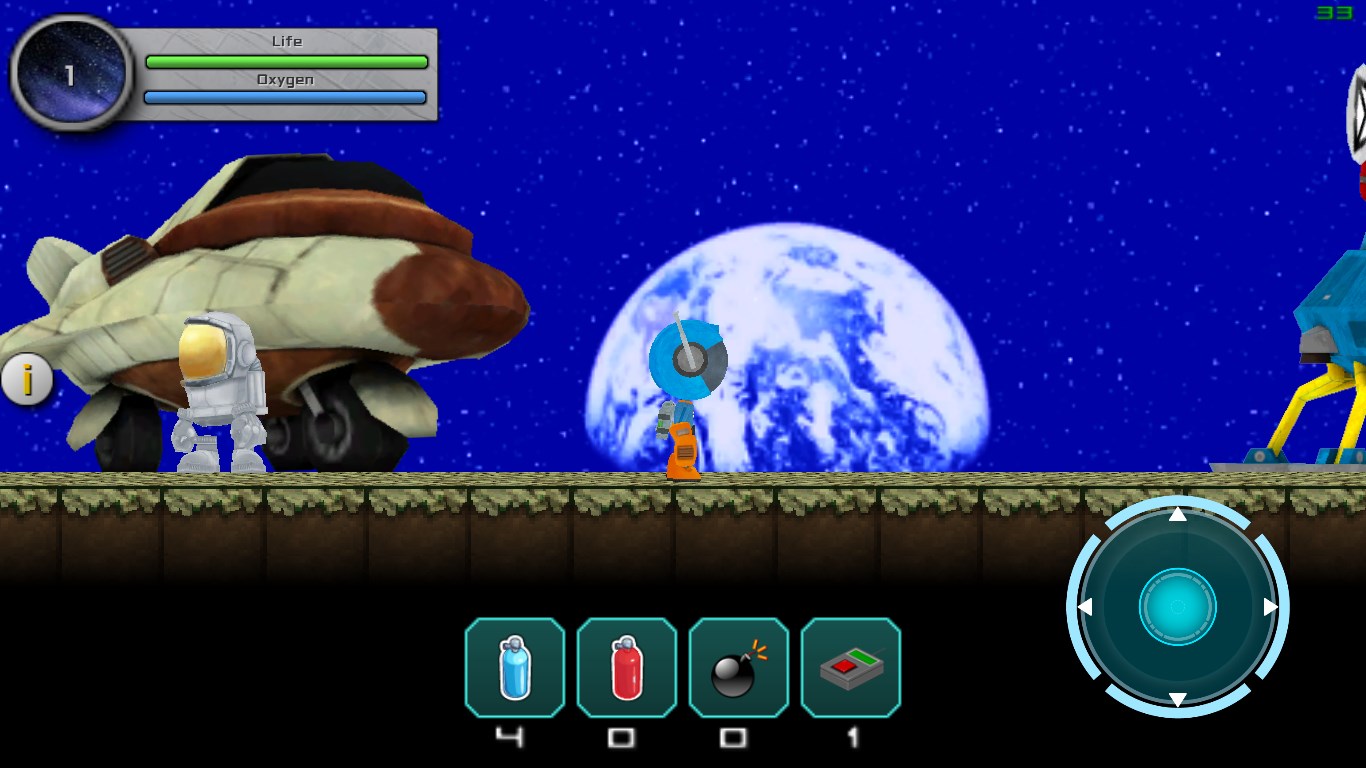Tap the joystick's right arrow
This screenshot has height=768, width=1366.
(1271, 607)
